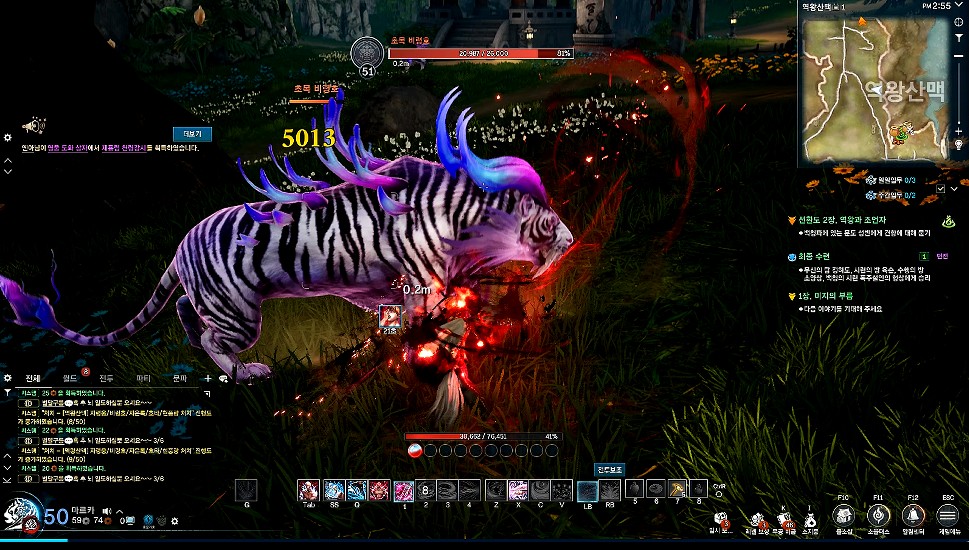
Task: Select the 선현도 2장 quest tracker entry
Action: pyautogui.click(x=840, y=218)
